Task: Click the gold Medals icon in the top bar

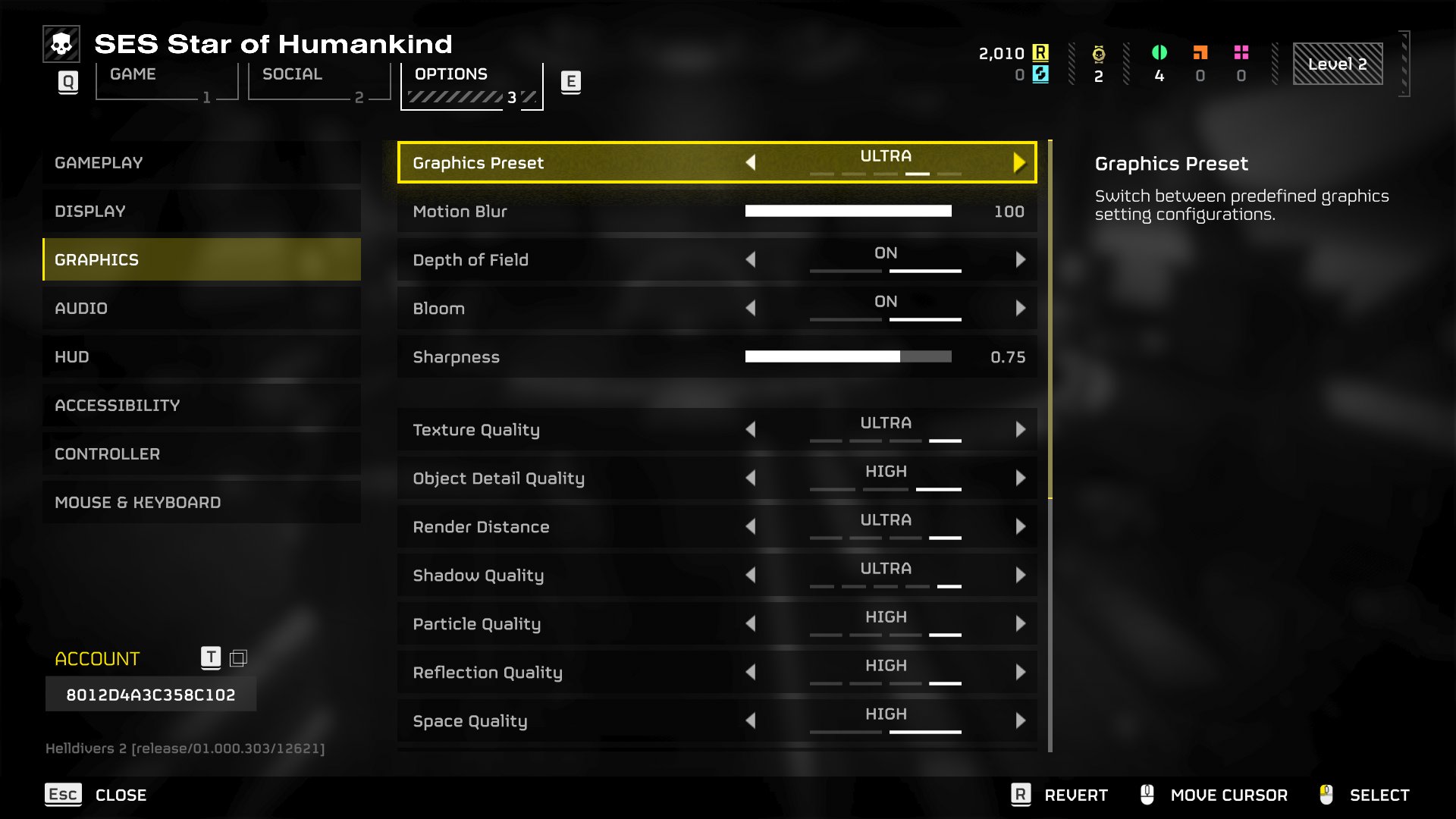Action: [x=1098, y=53]
